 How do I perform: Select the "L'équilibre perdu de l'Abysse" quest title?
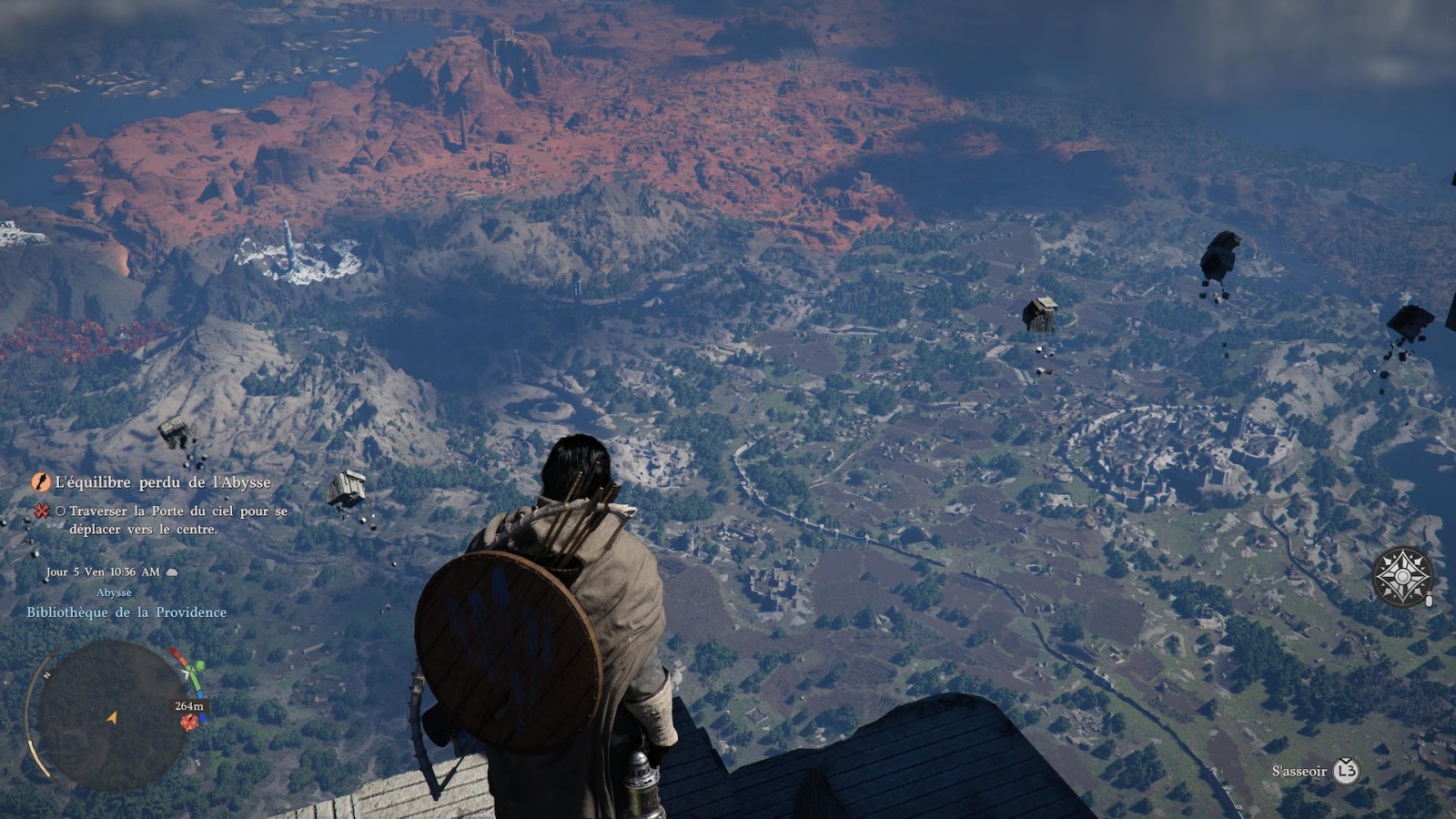163,482
